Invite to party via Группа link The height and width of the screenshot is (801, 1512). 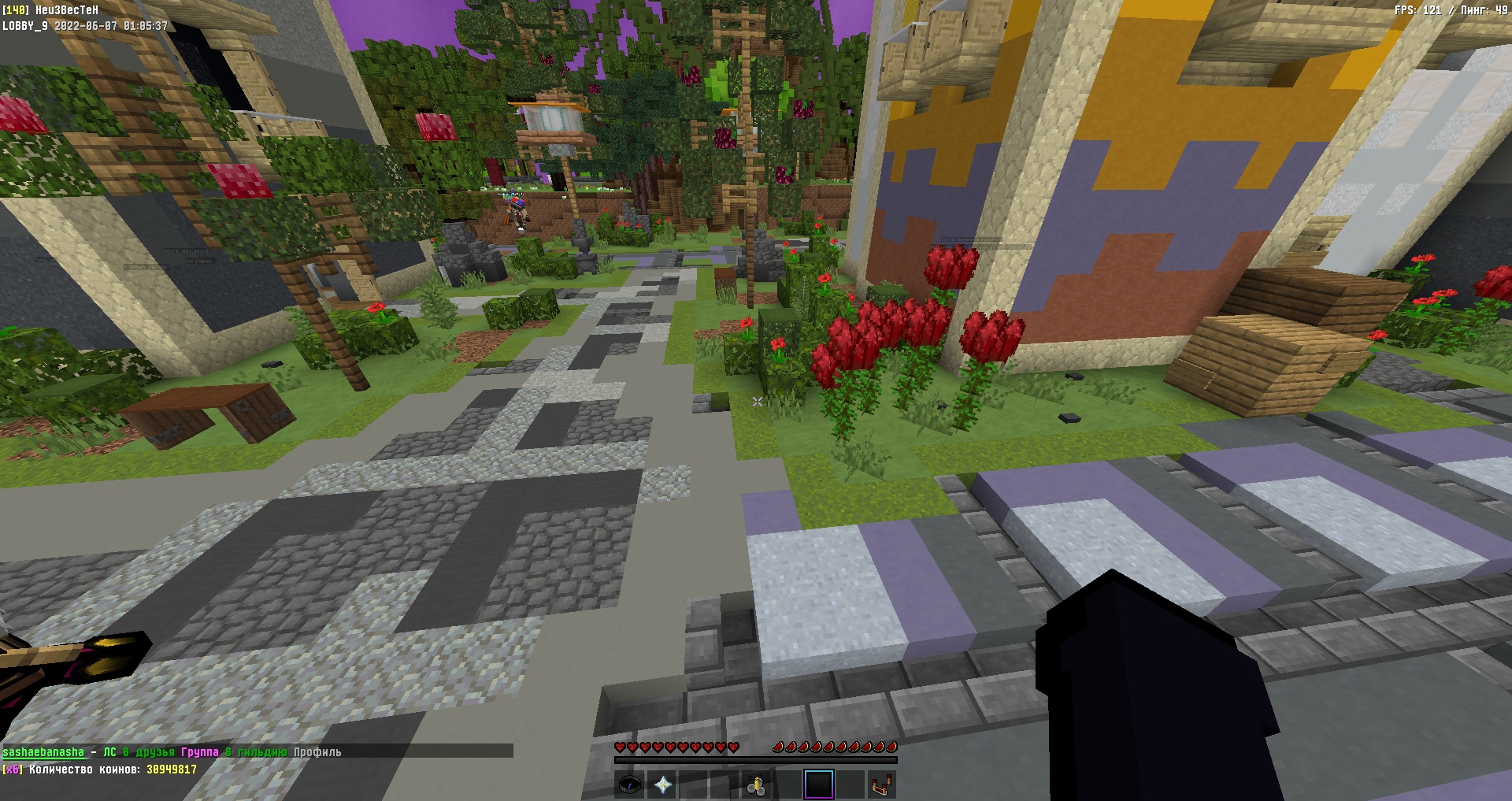pyautogui.click(x=200, y=752)
